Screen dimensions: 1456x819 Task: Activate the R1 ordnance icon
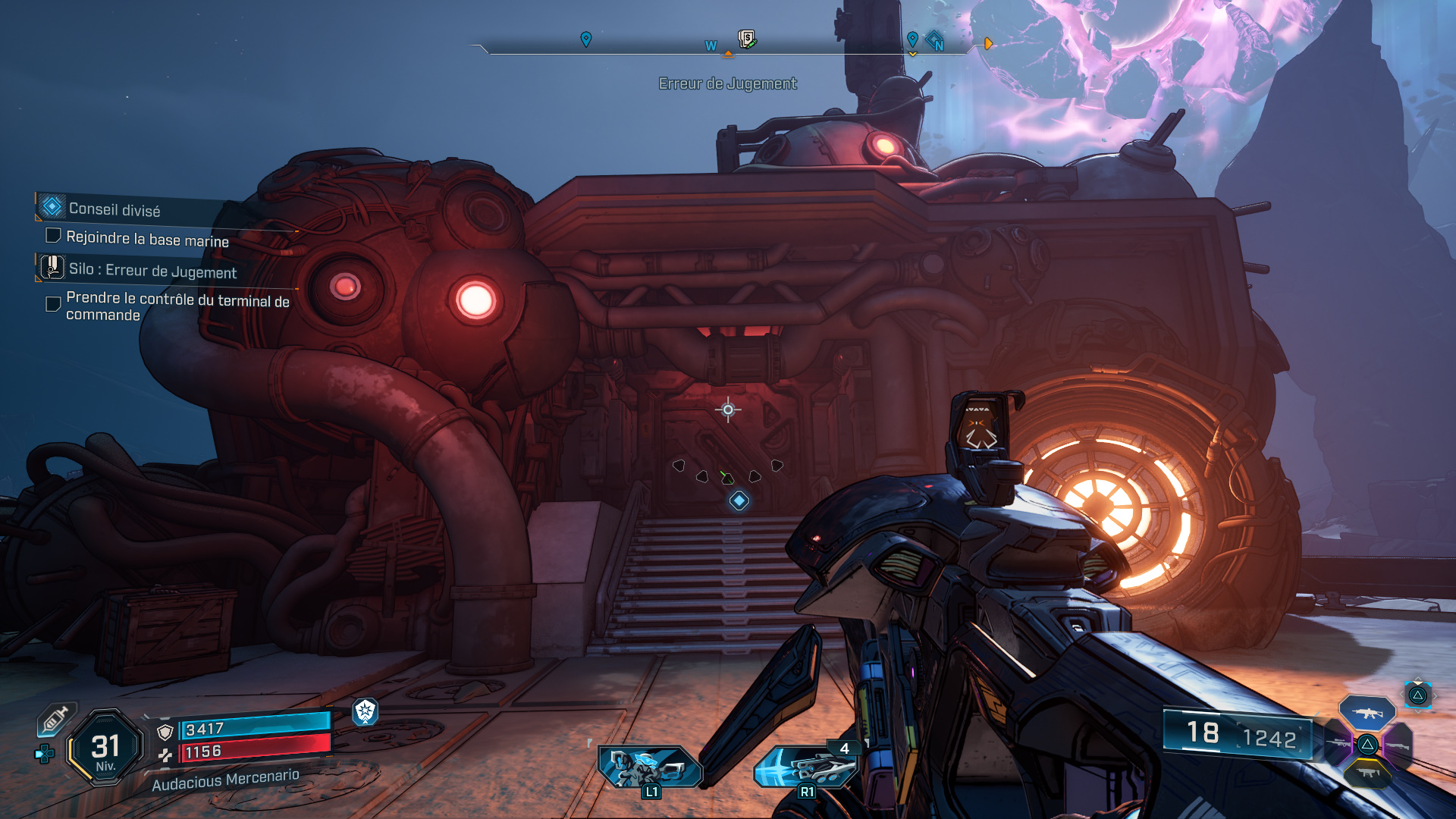coord(806,767)
